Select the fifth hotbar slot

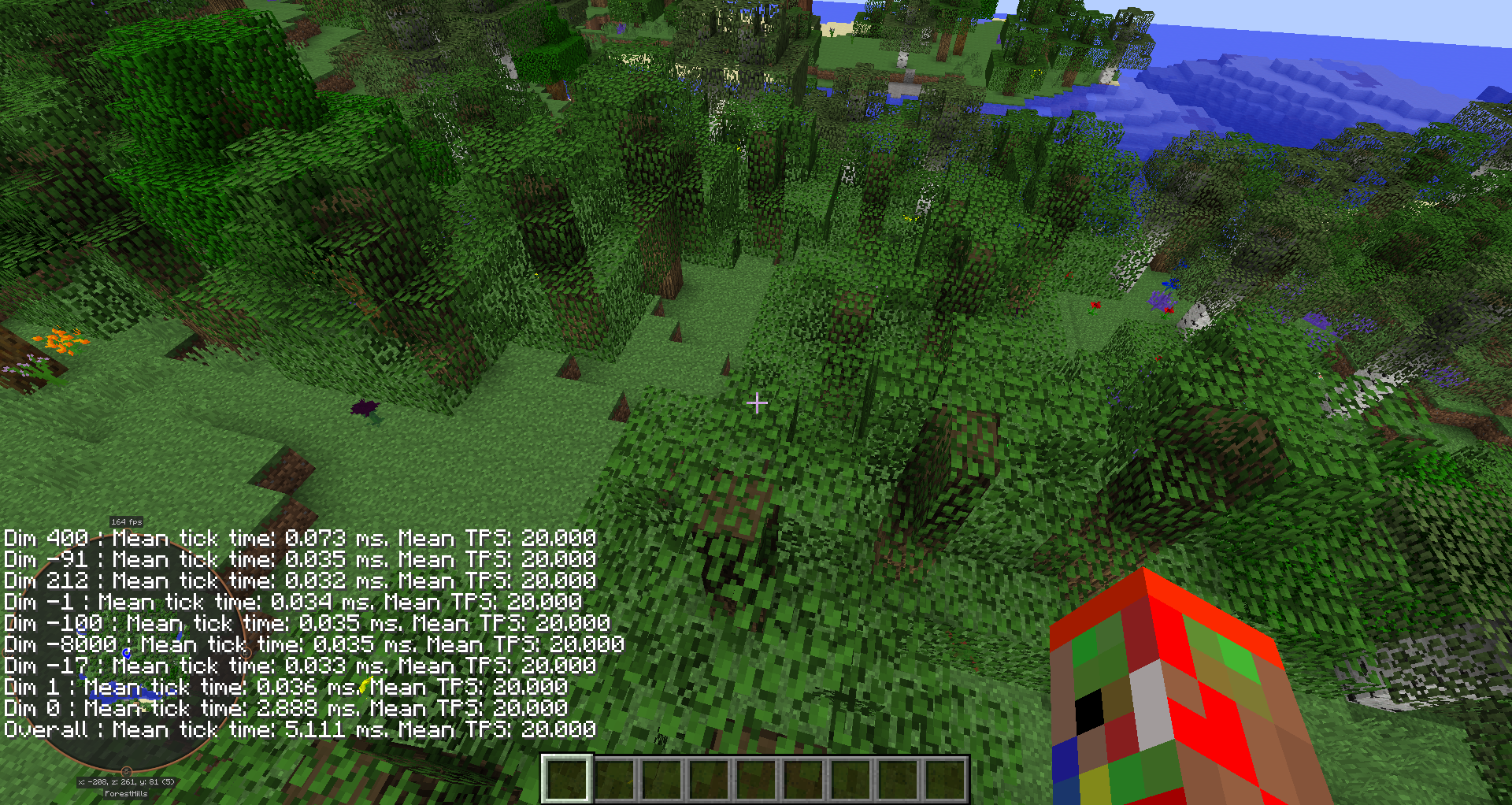click(754, 781)
